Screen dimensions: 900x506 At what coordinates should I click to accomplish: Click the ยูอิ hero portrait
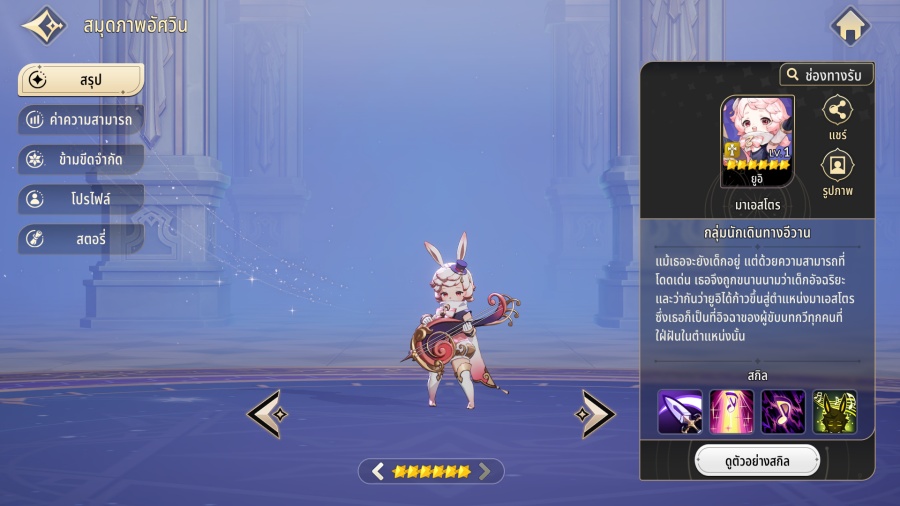(758, 141)
